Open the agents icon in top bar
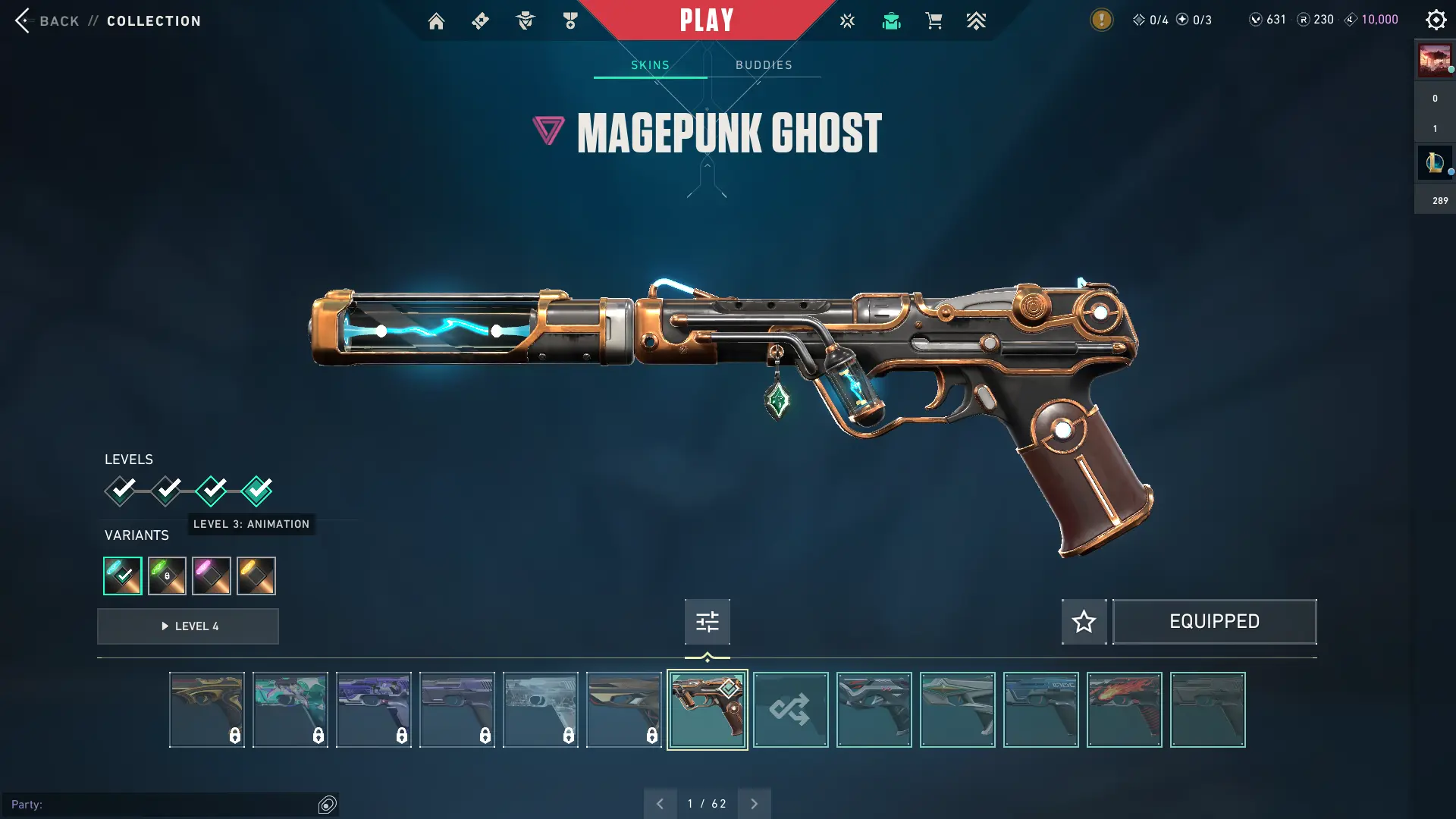1456x819 pixels. pos(525,21)
